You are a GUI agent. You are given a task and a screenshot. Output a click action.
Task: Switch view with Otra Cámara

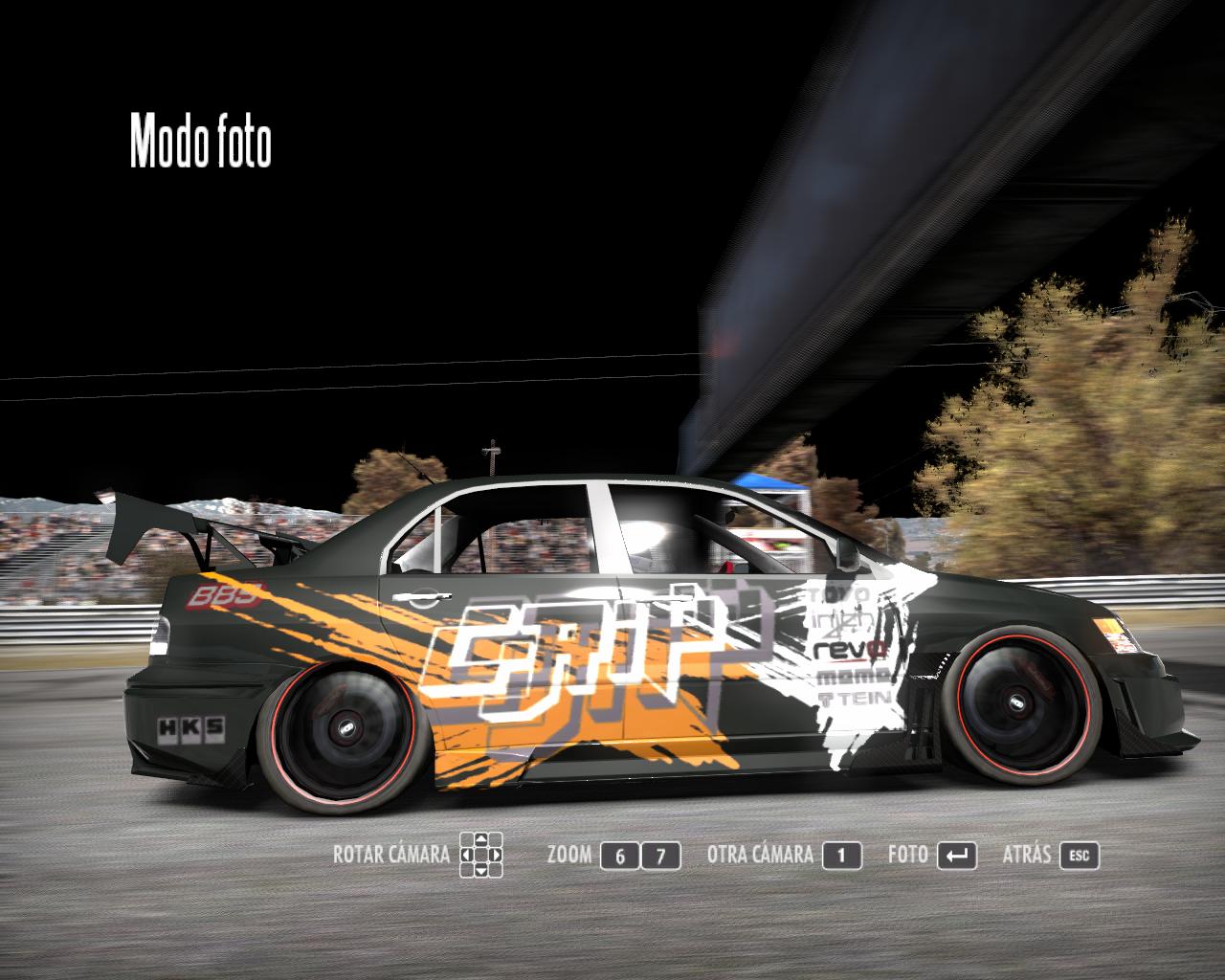click(x=841, y=856)
